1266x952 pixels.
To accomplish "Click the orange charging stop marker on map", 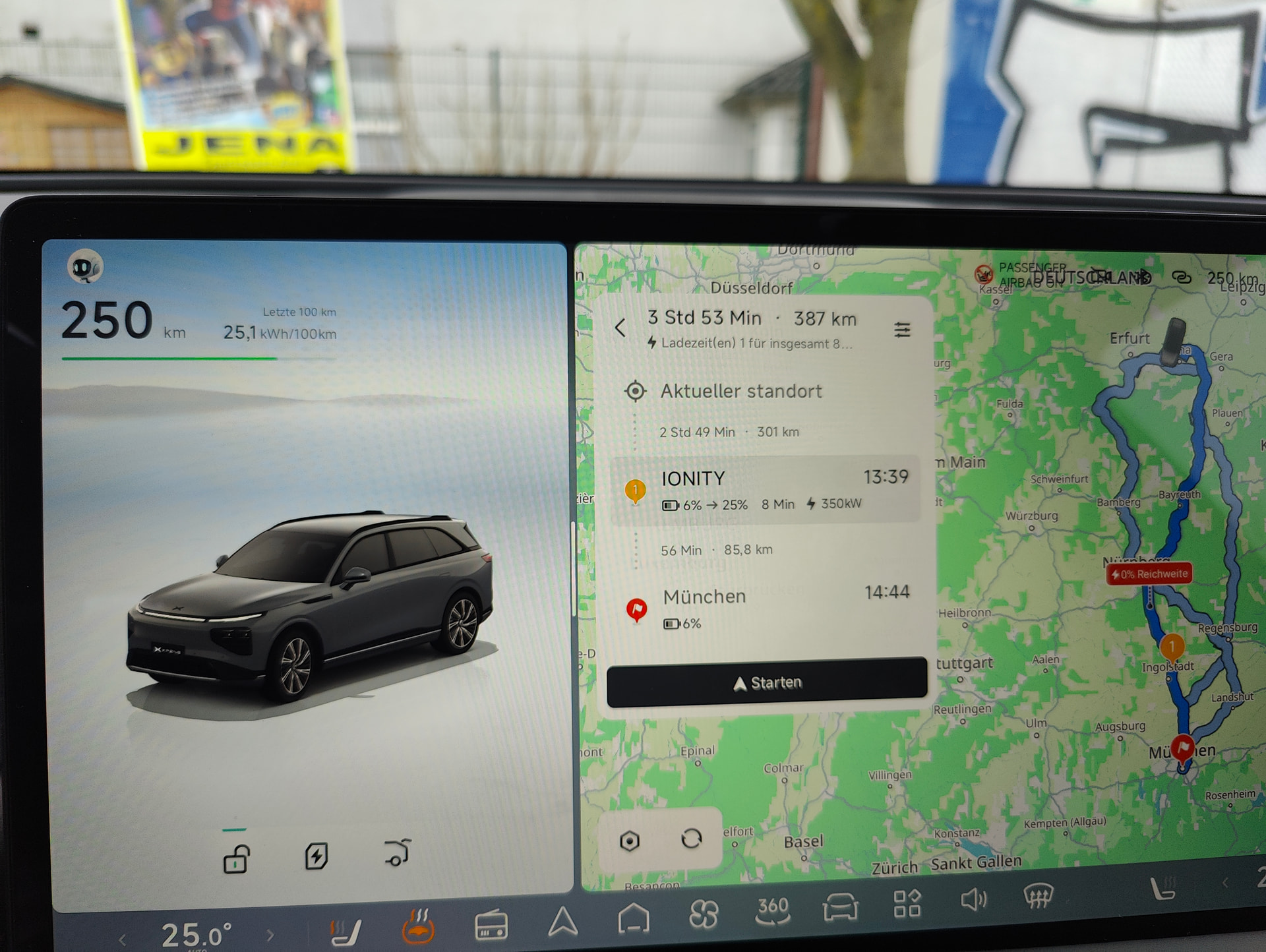I will (x=1172, y=646).
